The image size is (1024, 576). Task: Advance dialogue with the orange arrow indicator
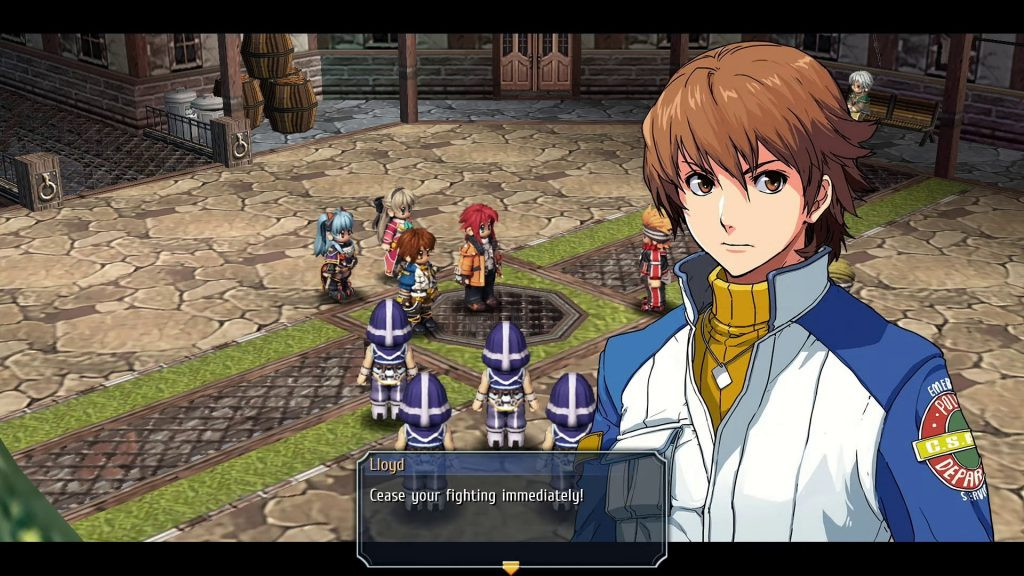(x=511, y=567)
